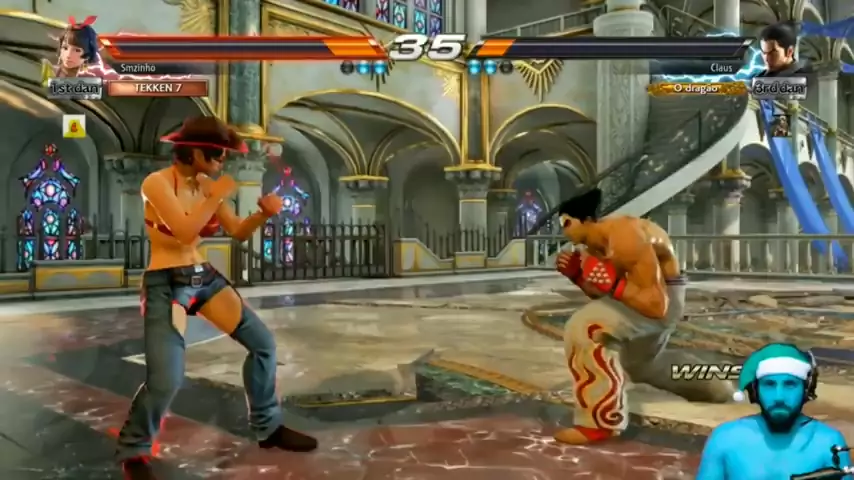
Task: Select the 3rd dan rank badge
Action: tap(779, 88)
